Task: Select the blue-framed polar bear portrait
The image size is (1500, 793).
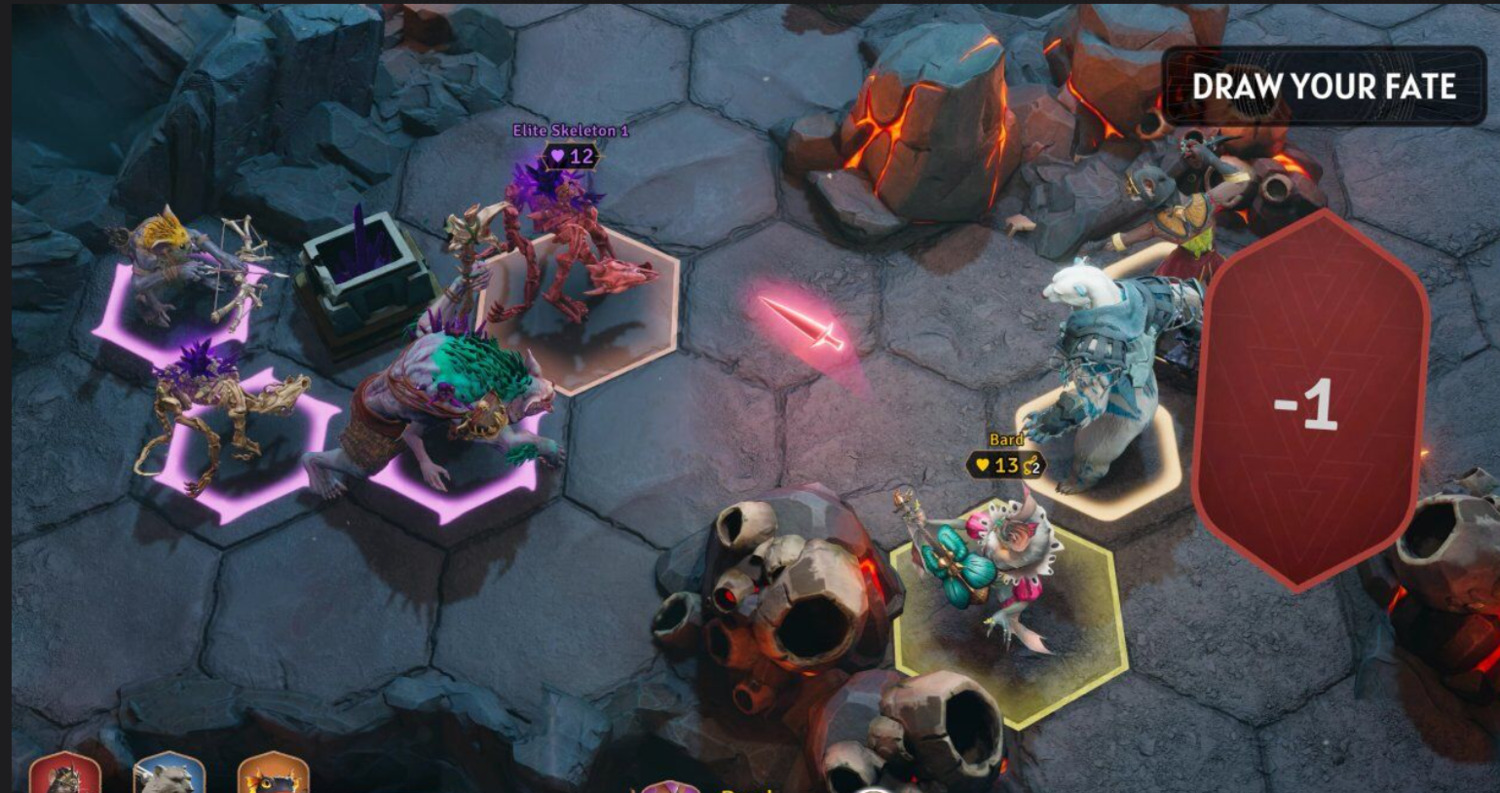Action: (169, 775)
